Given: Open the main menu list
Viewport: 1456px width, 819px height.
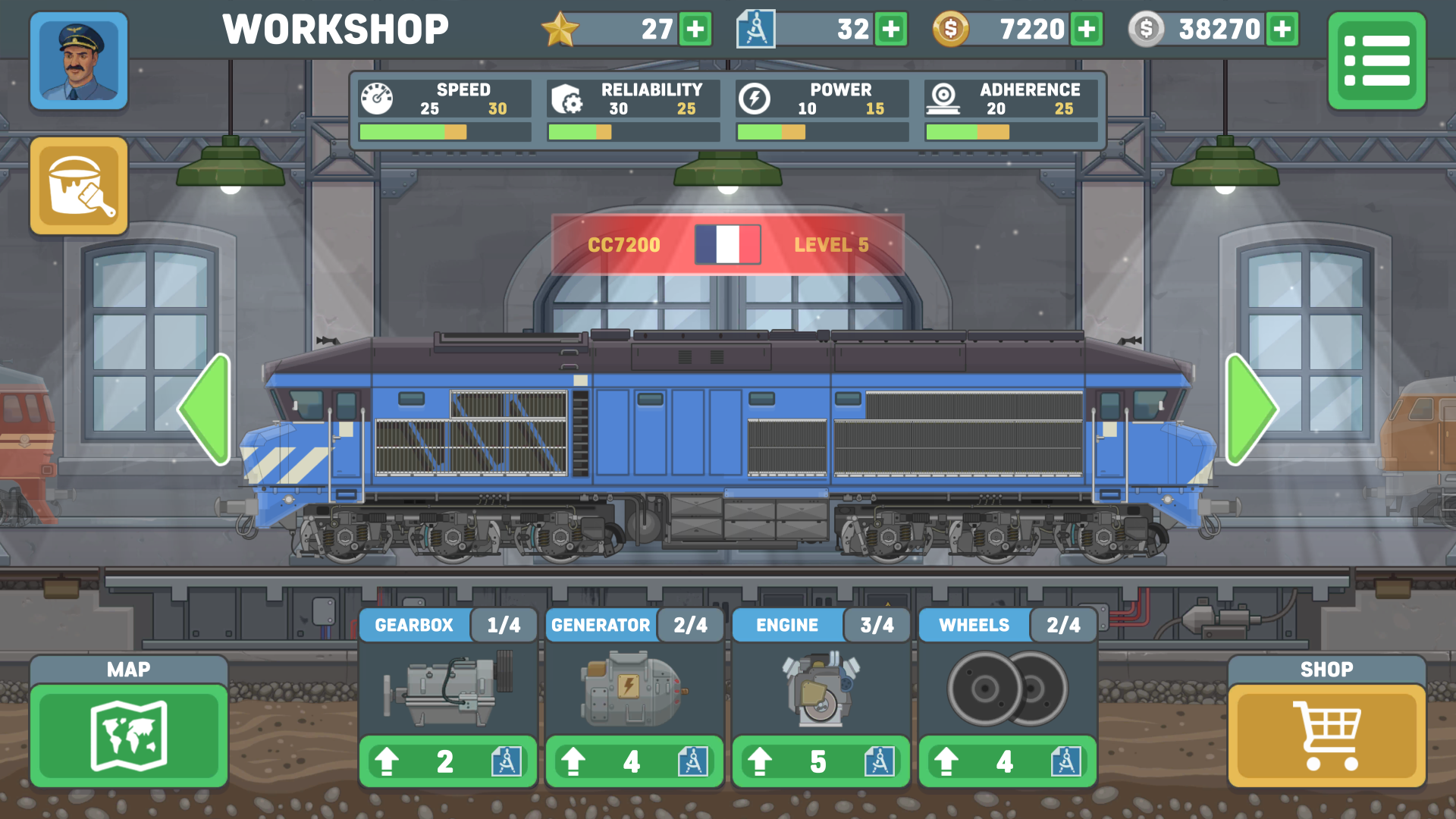Looking at the screenshot, I should pos(1376,61).
